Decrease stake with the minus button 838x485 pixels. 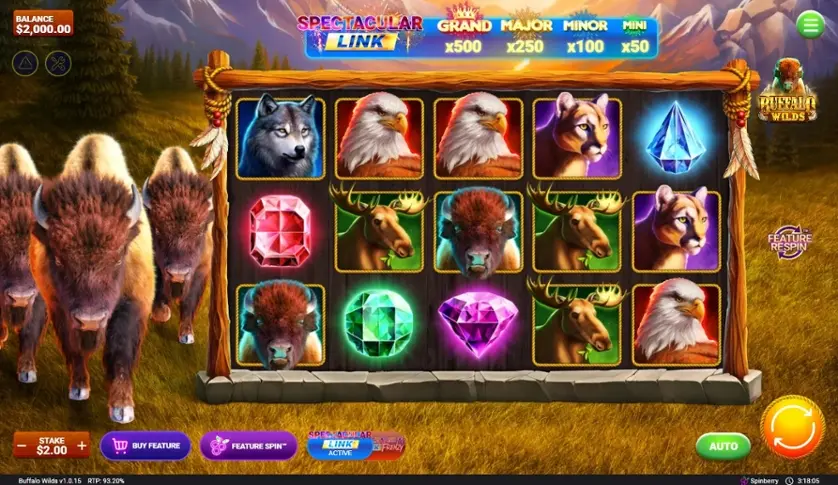pos(21,445)
